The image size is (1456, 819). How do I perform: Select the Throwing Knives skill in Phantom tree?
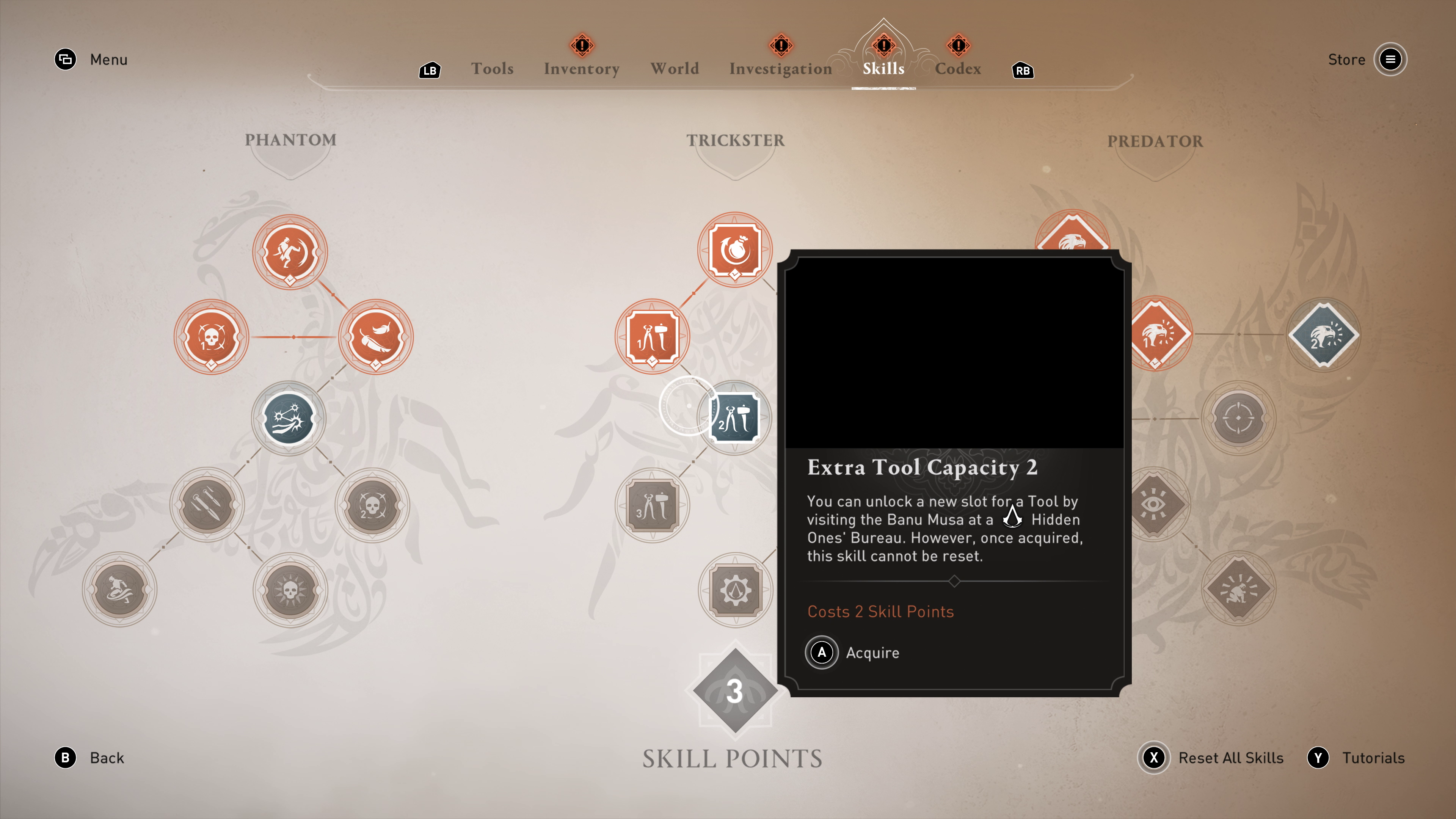point(207,505)
